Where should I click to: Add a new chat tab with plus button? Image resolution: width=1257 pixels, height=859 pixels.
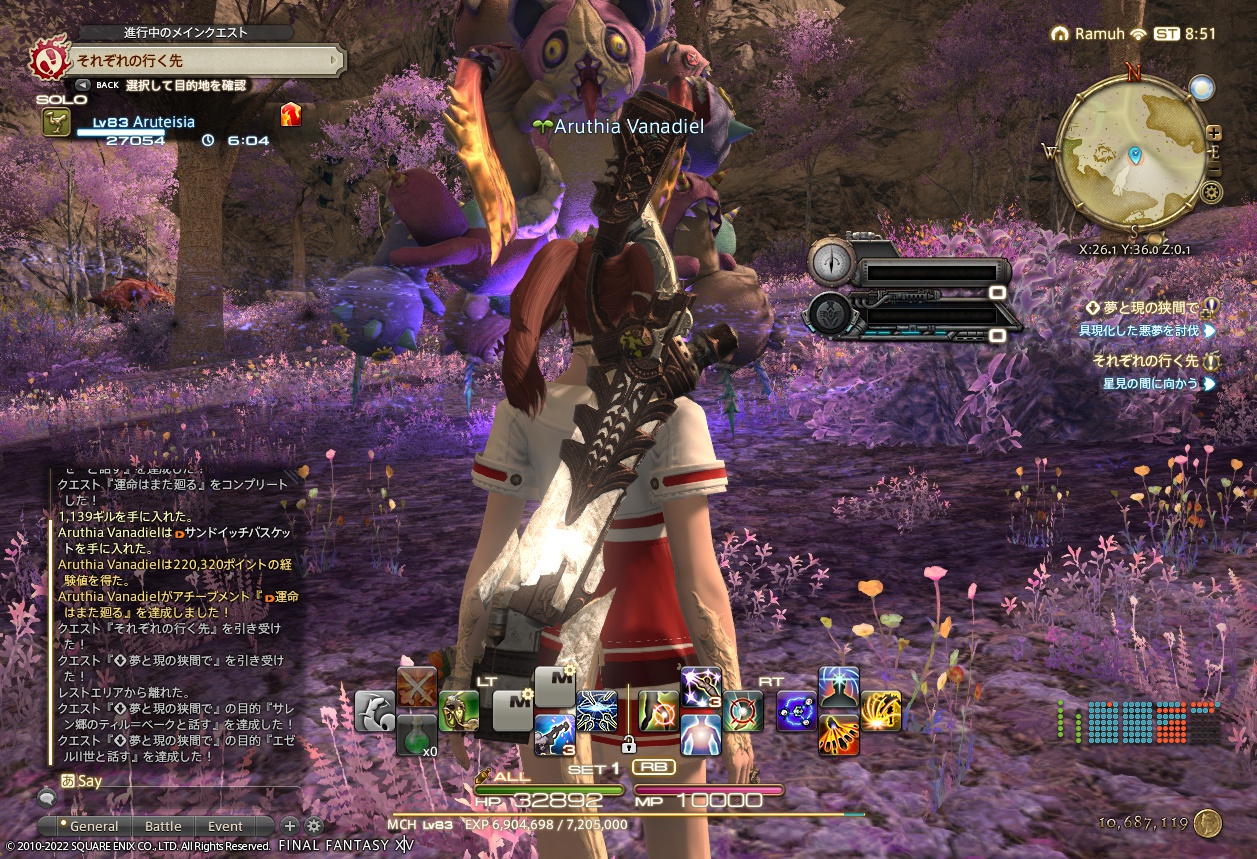coord(290,826)
